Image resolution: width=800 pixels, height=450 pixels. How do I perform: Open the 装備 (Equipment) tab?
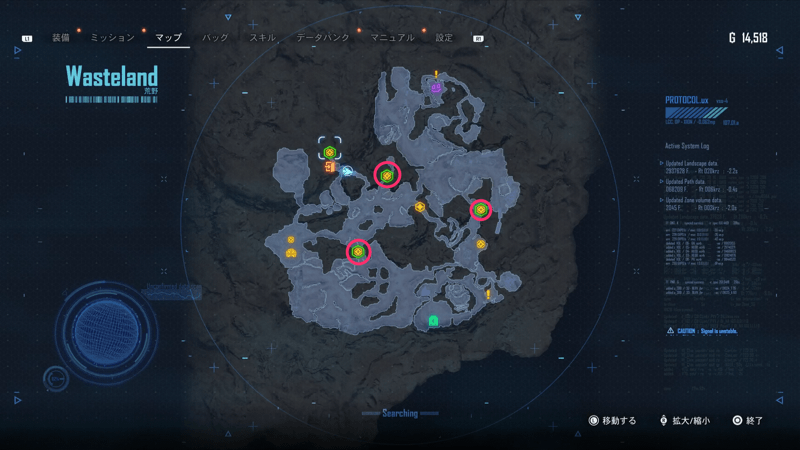[x=61, y=38]
